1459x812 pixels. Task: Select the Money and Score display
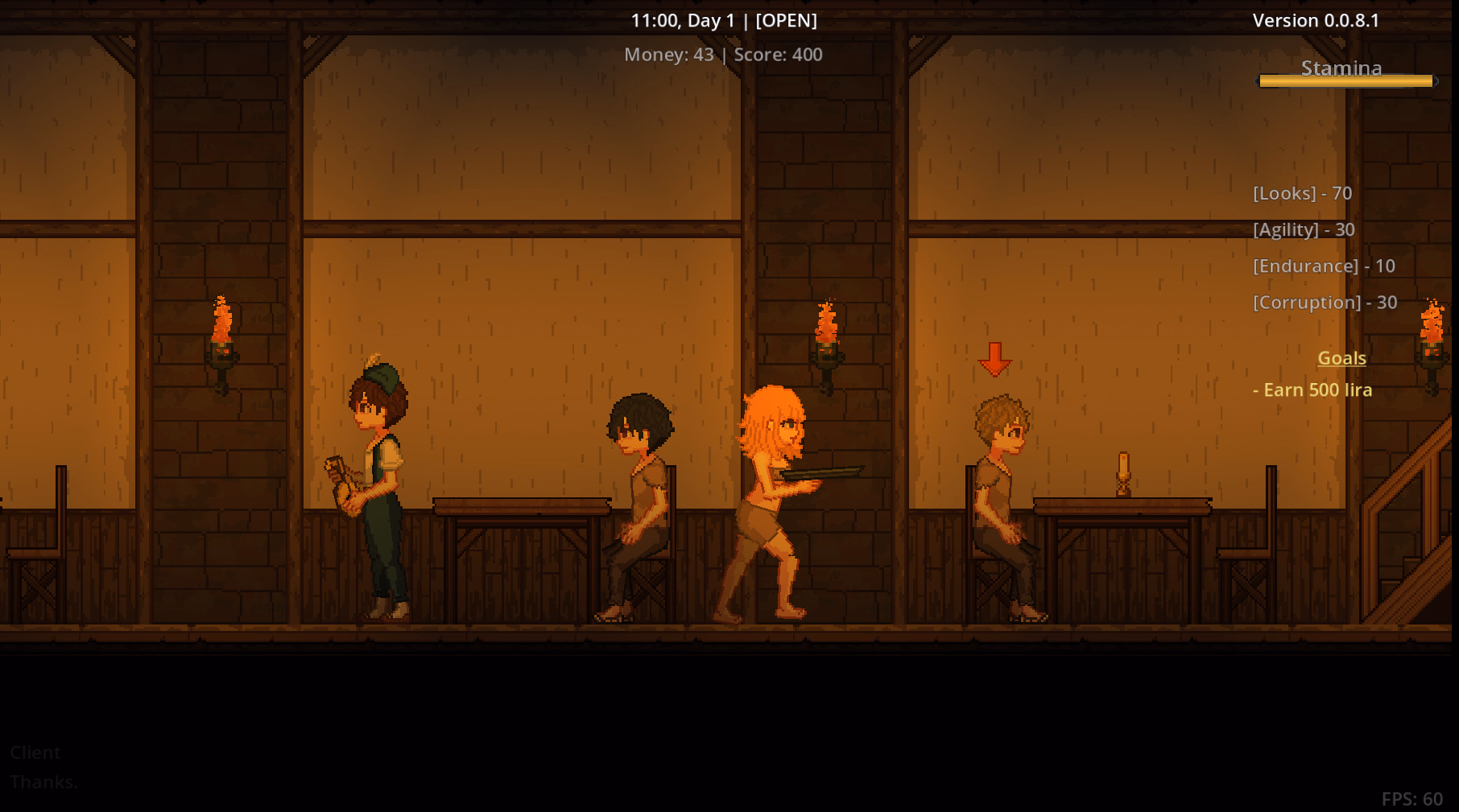(723, 55)
